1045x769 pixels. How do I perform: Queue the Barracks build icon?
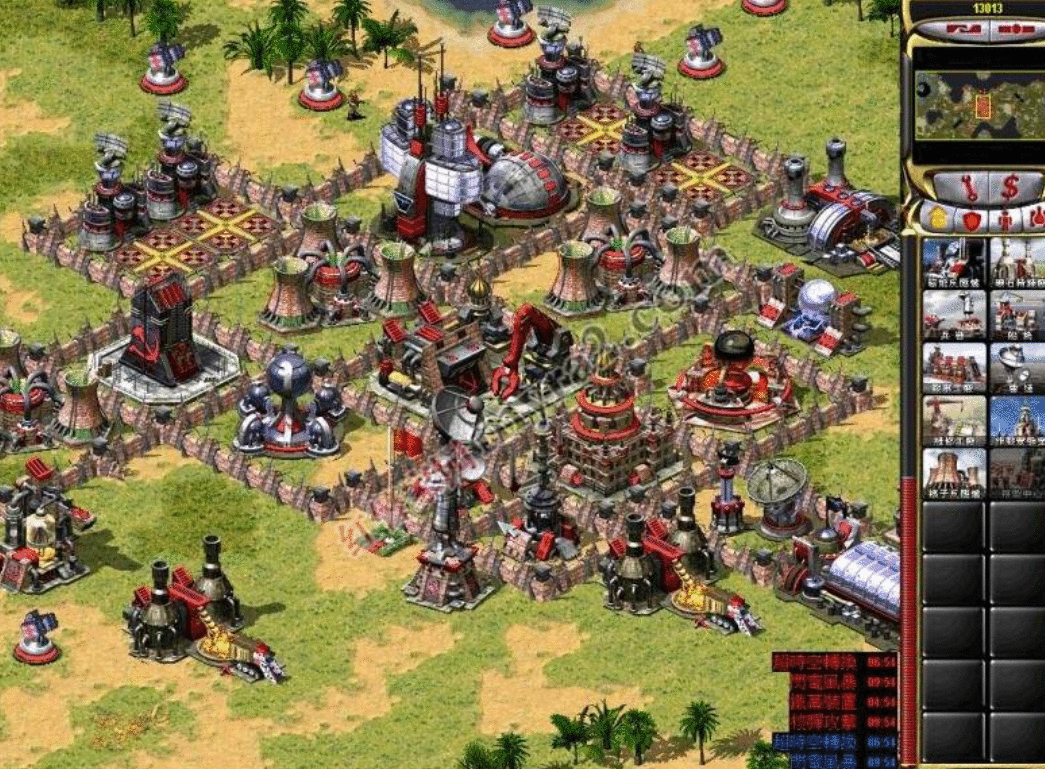coord(954,314)
